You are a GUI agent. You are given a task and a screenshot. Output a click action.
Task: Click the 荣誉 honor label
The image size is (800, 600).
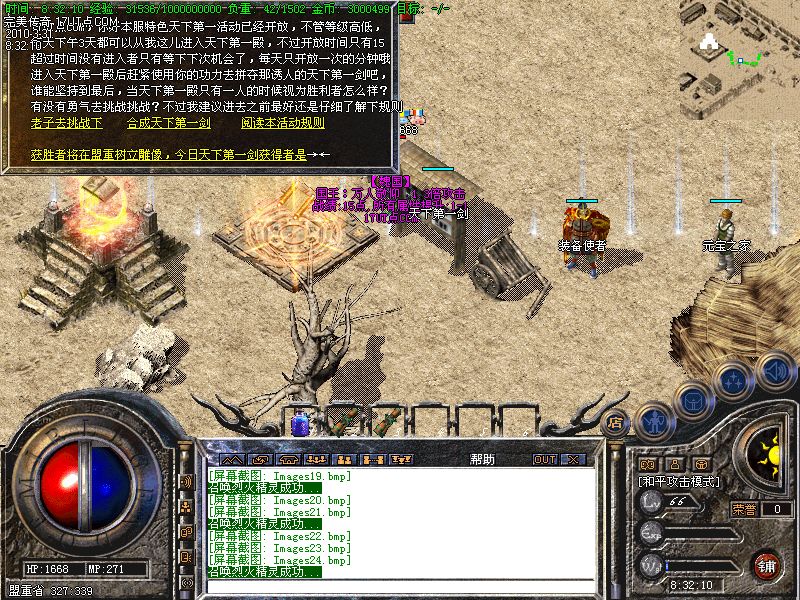pos(744,509)
